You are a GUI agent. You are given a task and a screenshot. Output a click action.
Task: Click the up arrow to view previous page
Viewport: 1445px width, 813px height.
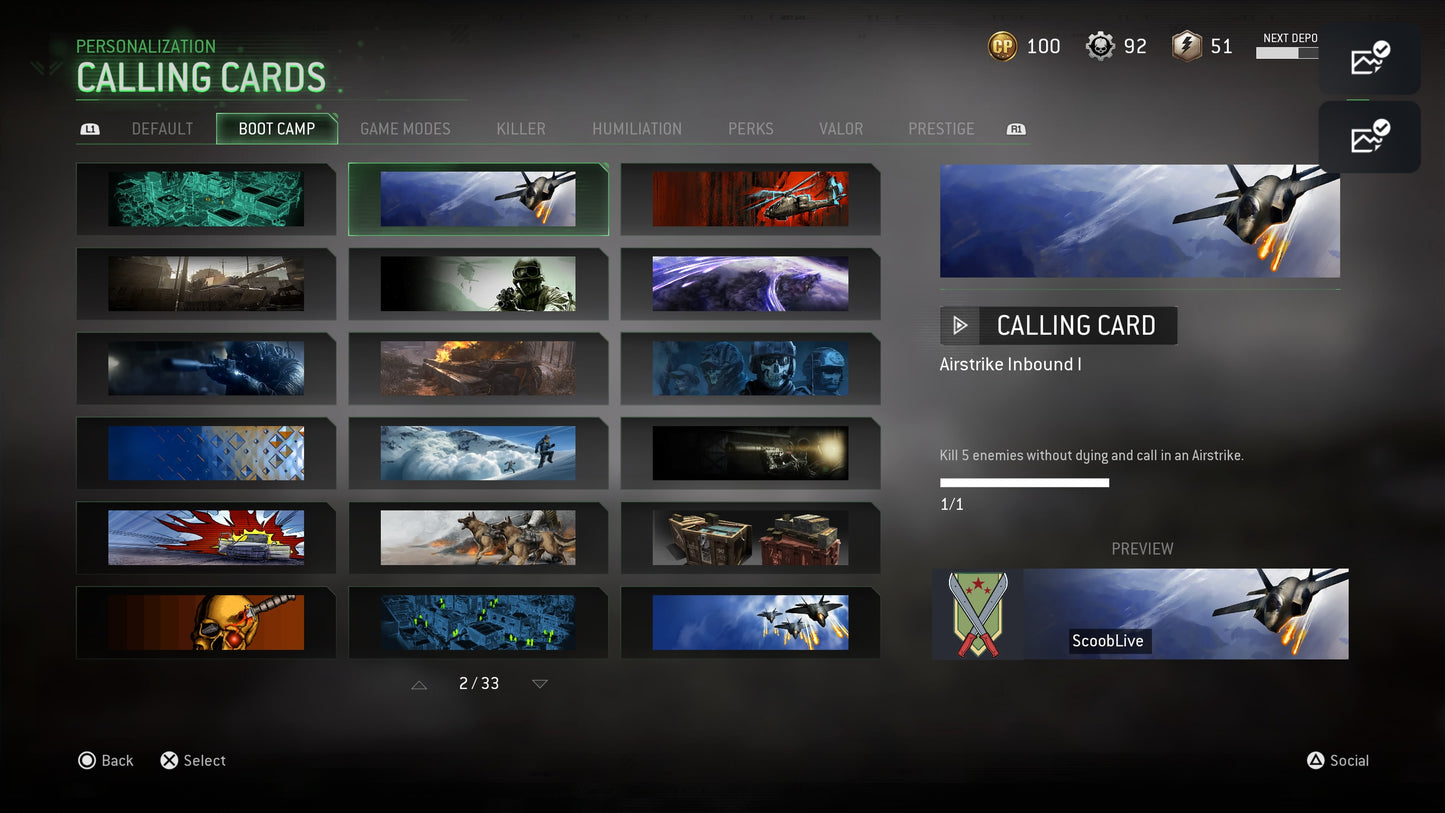tap(419, 684)
